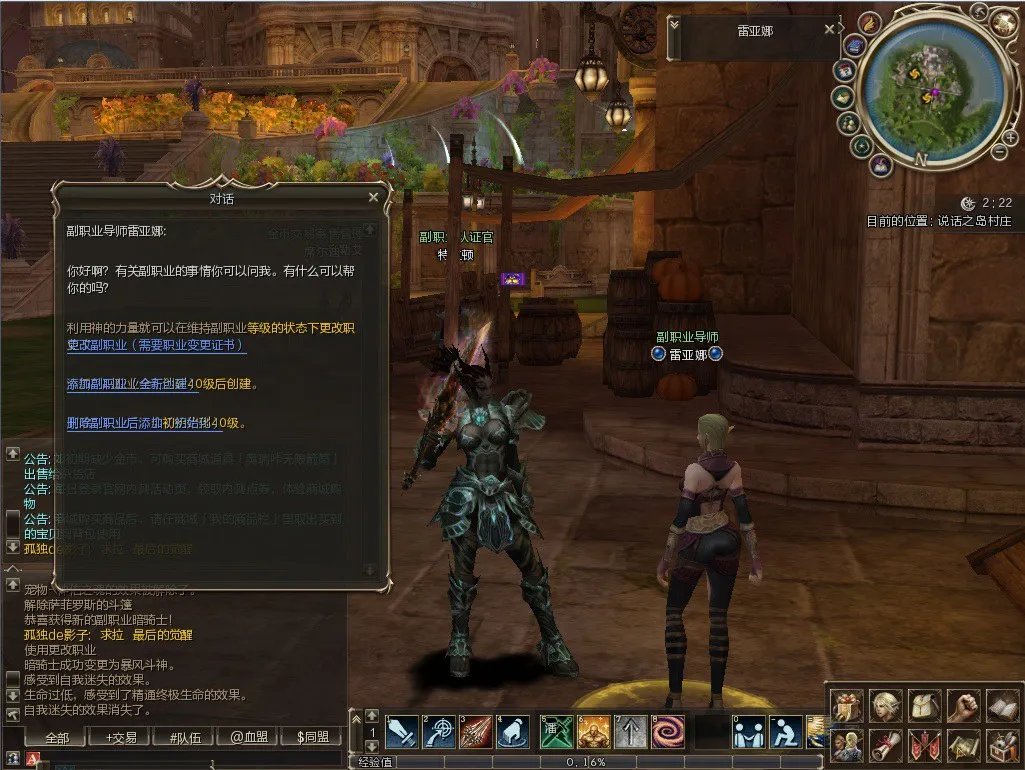1025x770 pixels.
Task: Click the minimap zoom-out minus button
Action: pos(999,151)
